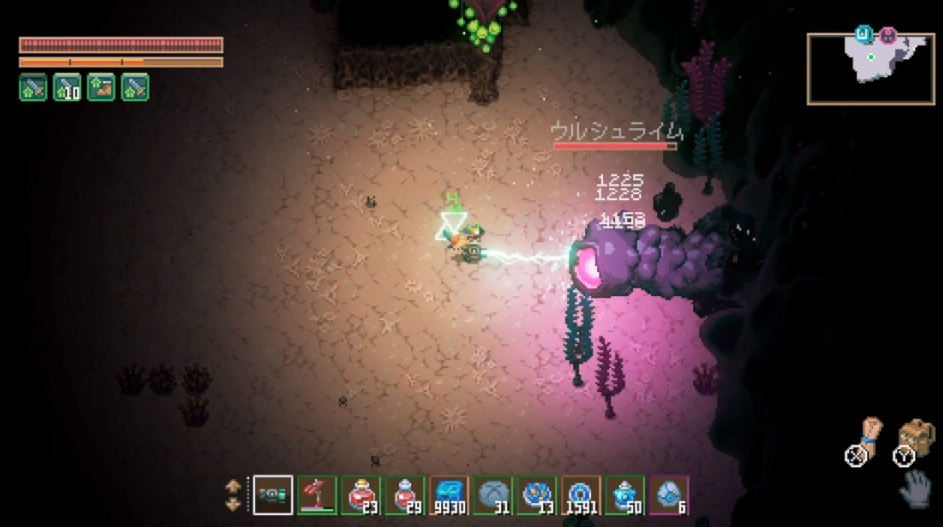
Task: Select the grey orb stack of 6
Action: (669, 494)
